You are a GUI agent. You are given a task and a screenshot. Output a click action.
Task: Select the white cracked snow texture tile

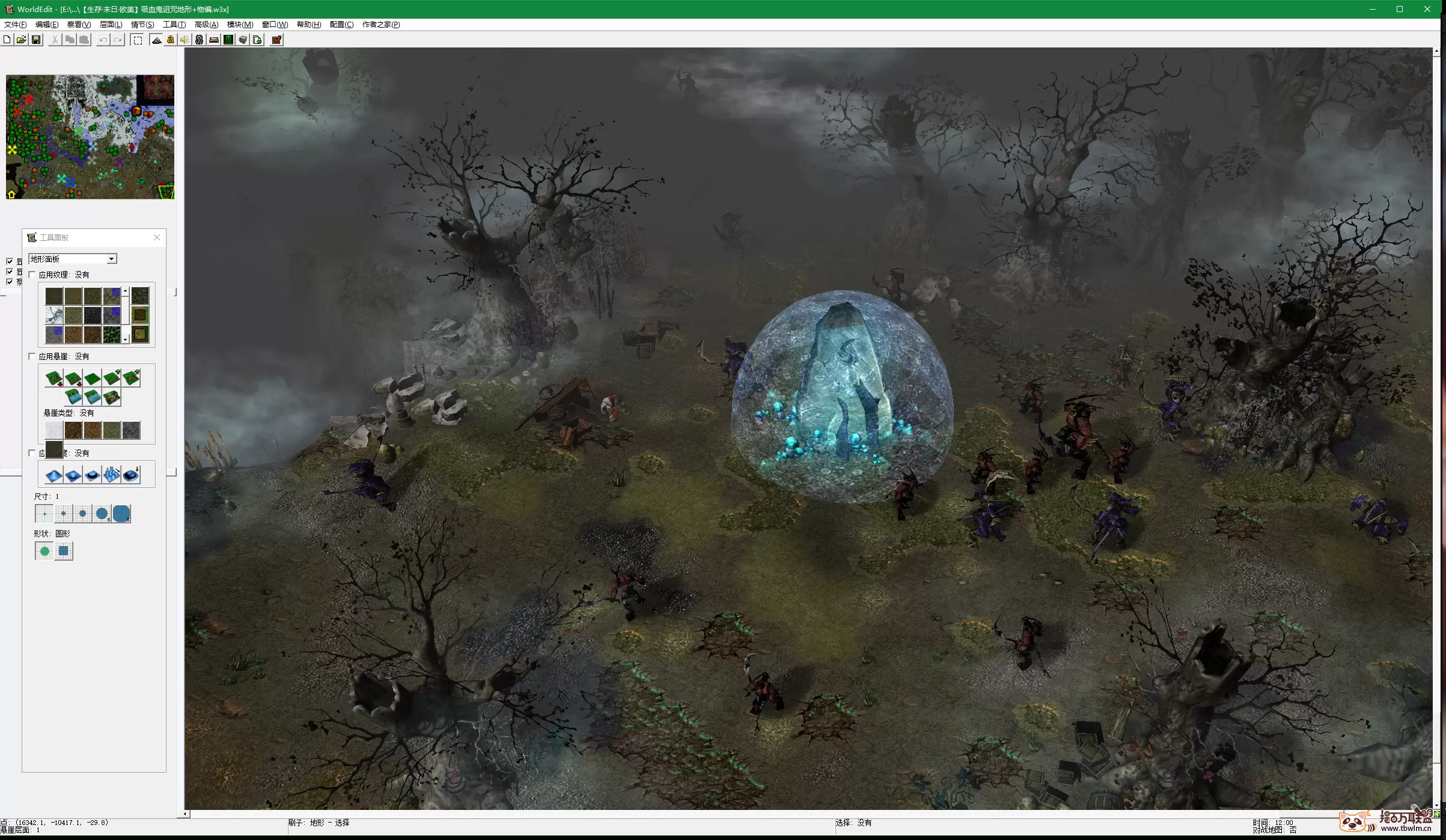coord(54,315)
